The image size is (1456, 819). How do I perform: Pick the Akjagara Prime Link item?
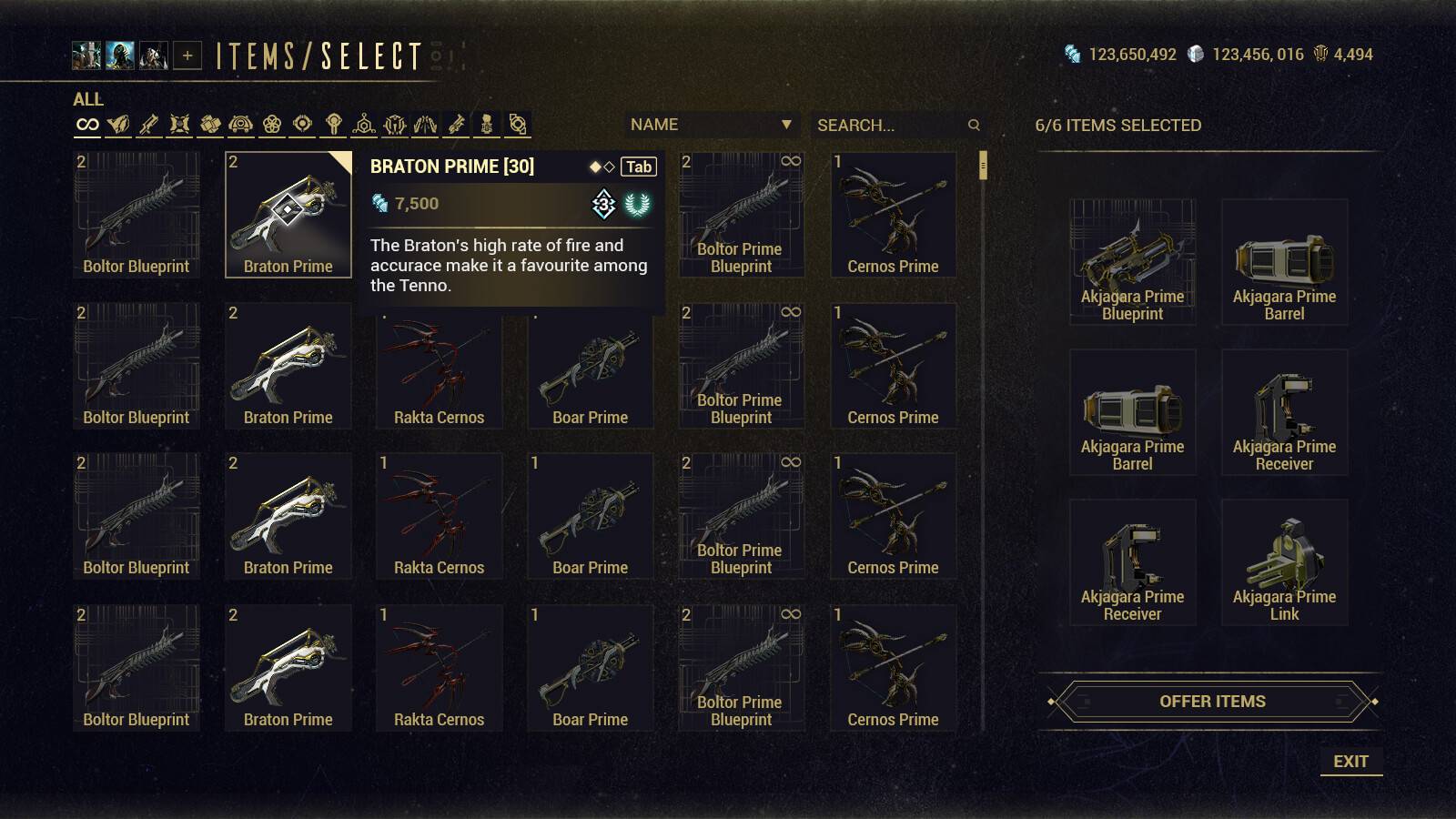tap(1284, 562)
